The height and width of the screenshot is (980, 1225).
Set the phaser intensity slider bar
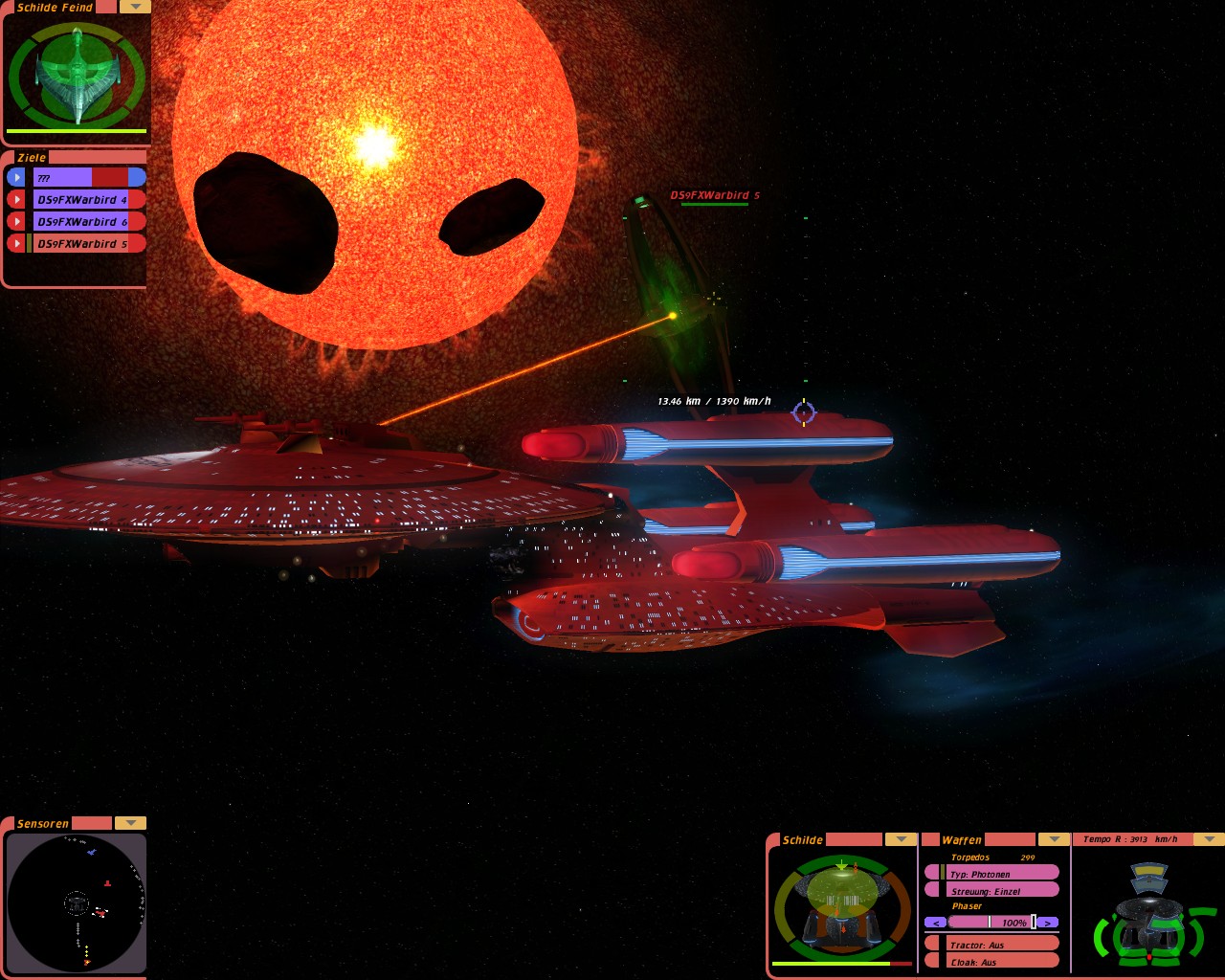991,923
